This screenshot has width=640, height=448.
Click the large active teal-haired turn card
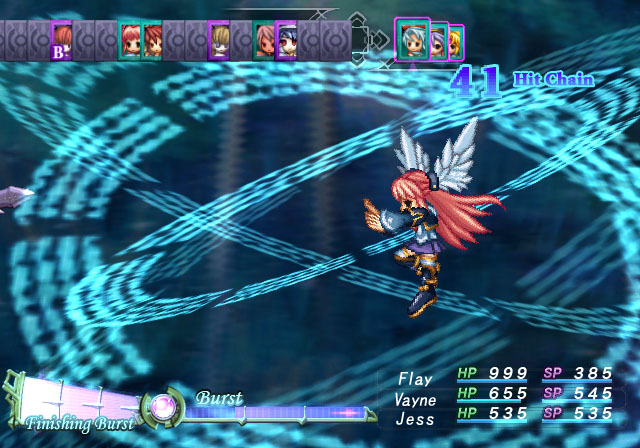[x=412, y=38]
